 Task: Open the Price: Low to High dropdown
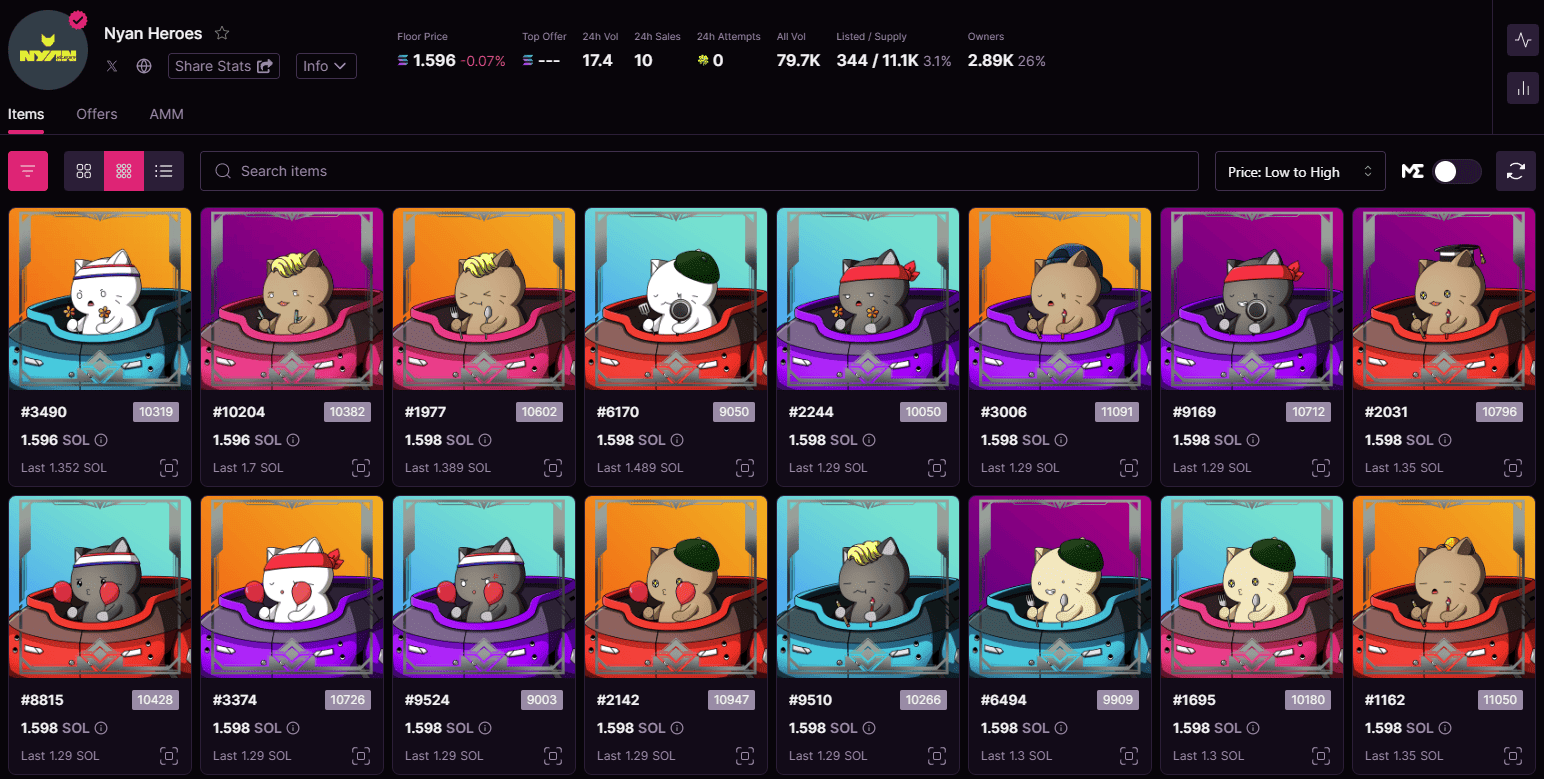(x=1299, y=171)
